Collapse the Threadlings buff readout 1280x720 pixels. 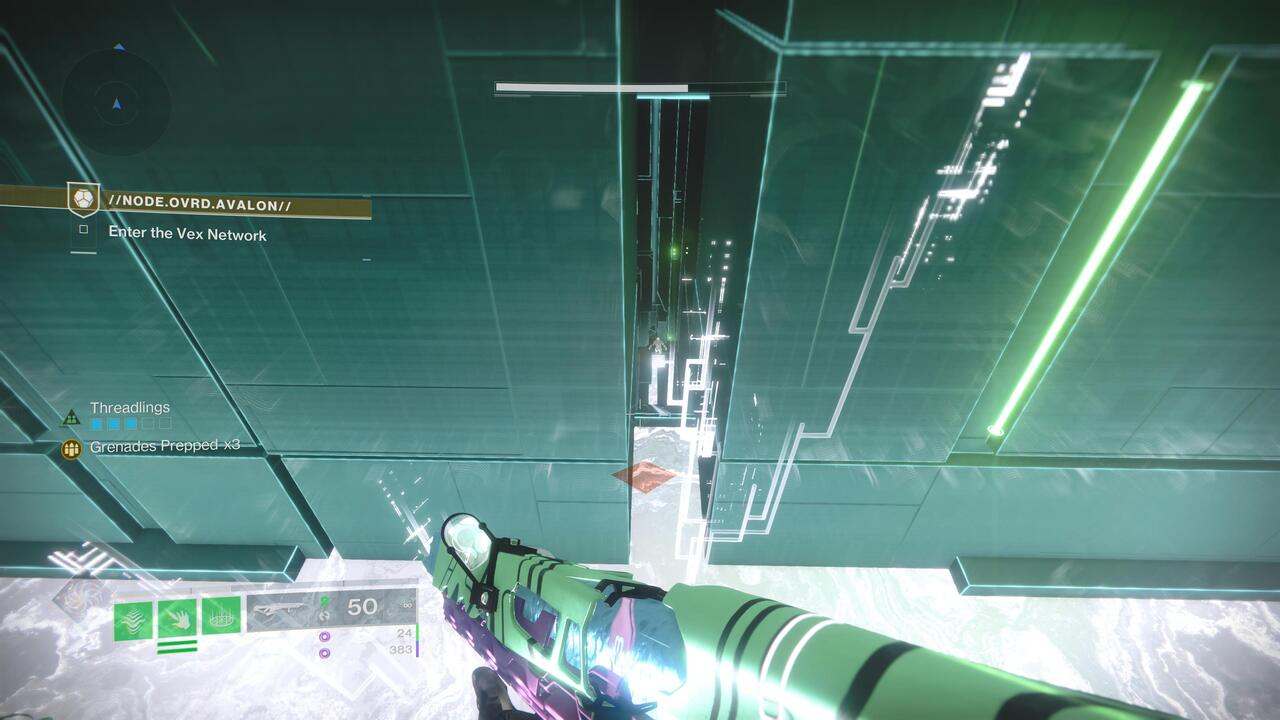(129, 407)
